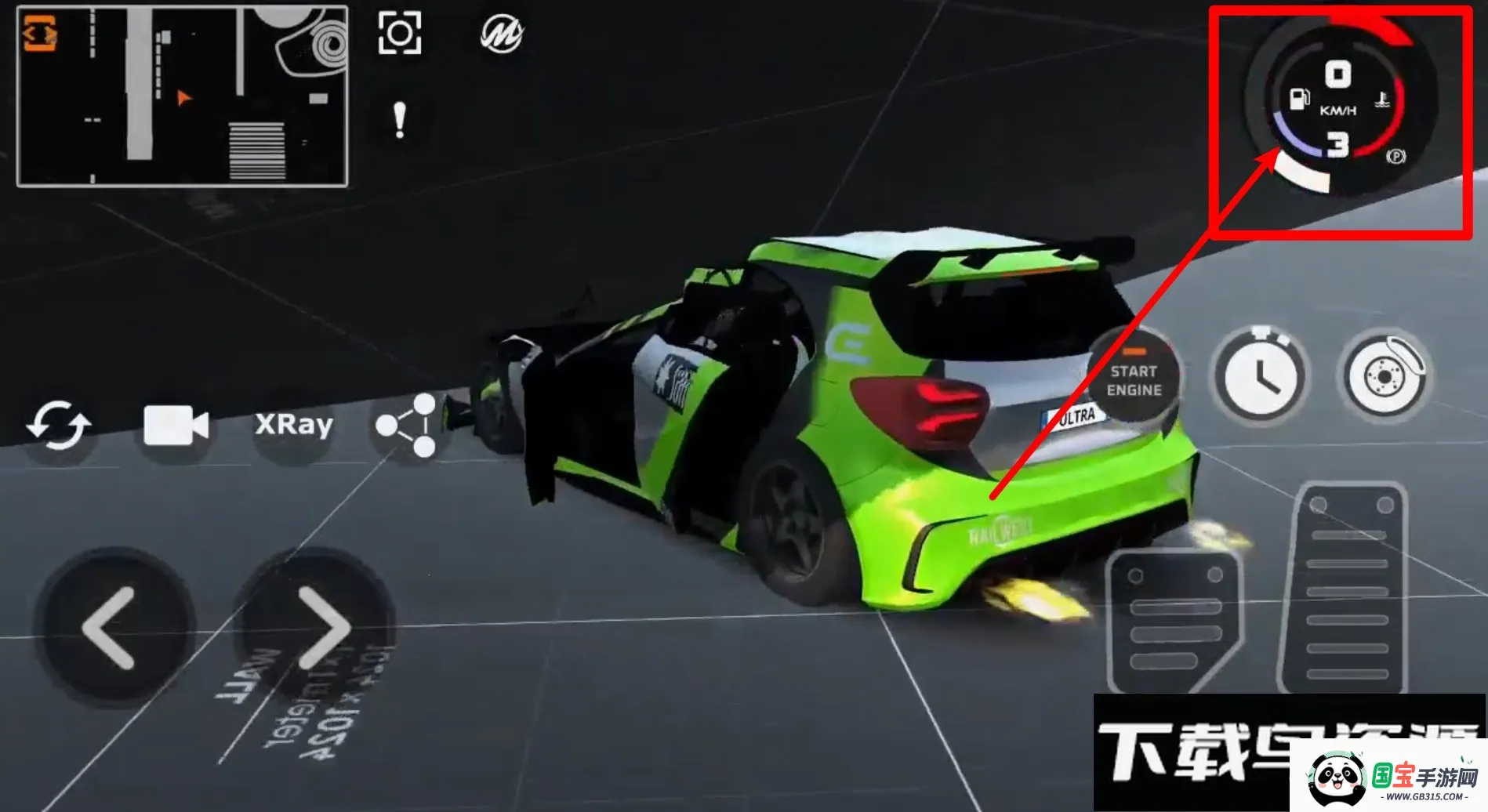Steer left with the left arrow
Image resolution: width=1488 pixels, height=812 pixels.
111,628
